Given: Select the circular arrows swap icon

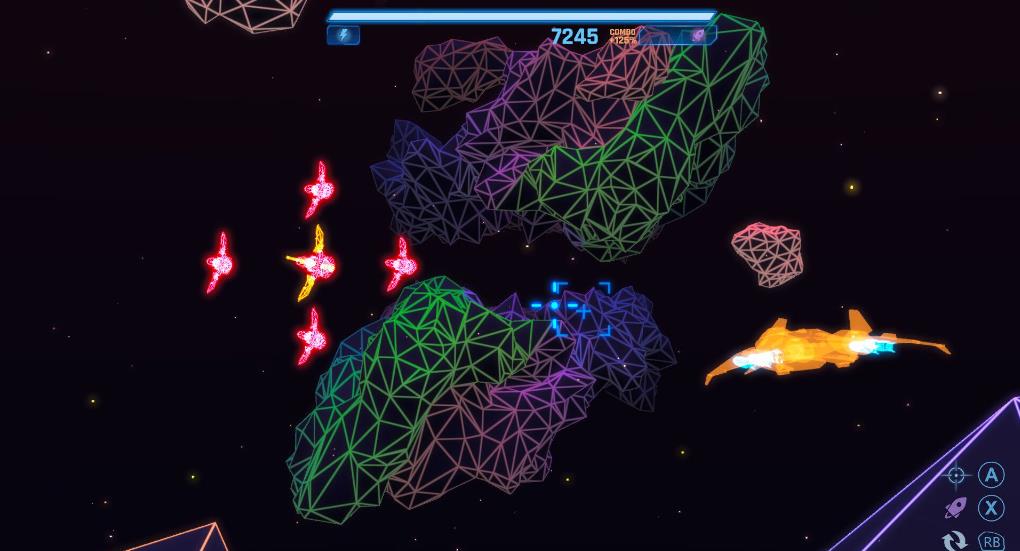Looking at the screenshot, I should point(955,541).
